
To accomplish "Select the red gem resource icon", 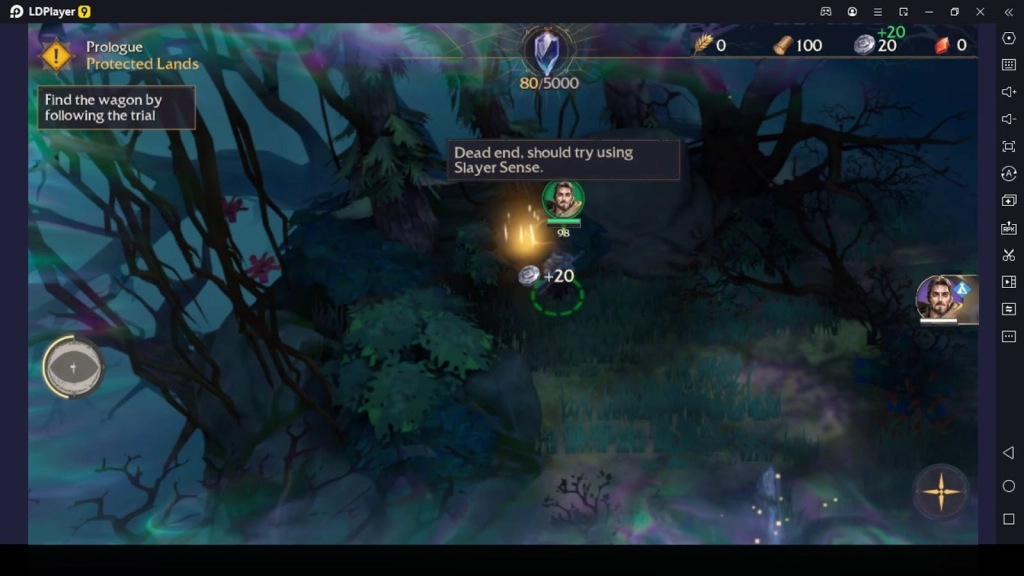I will coord(942,45).
